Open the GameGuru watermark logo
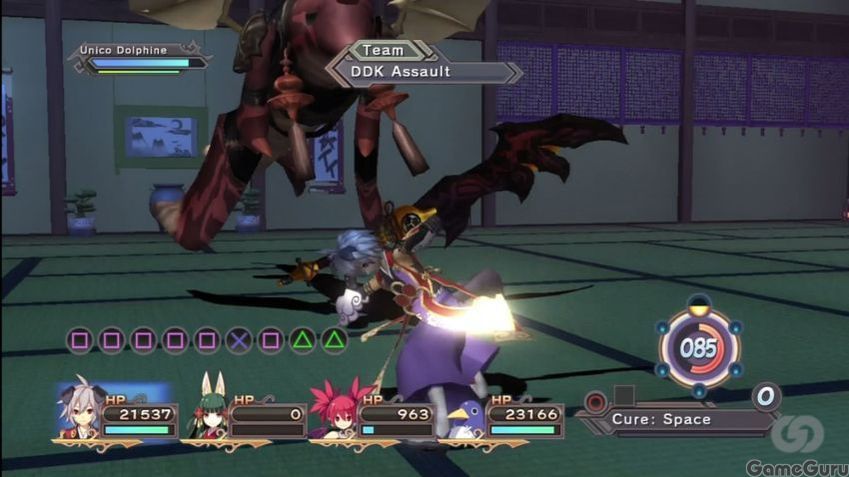Image resolution: width=849 pixels, height=477 pixels. [797, 447]
